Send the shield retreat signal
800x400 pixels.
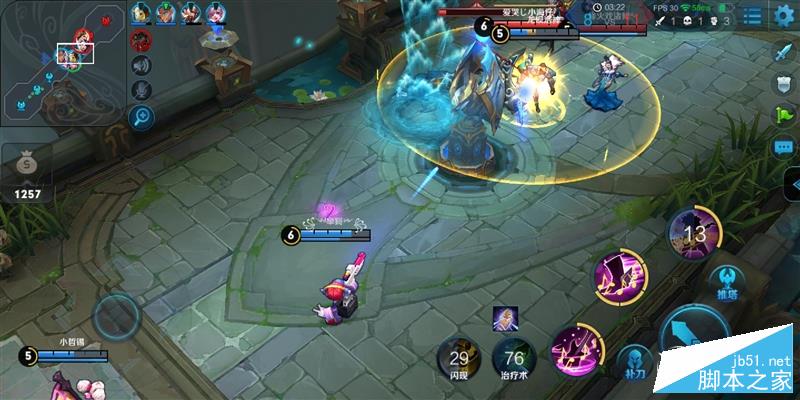click(783, 83)
